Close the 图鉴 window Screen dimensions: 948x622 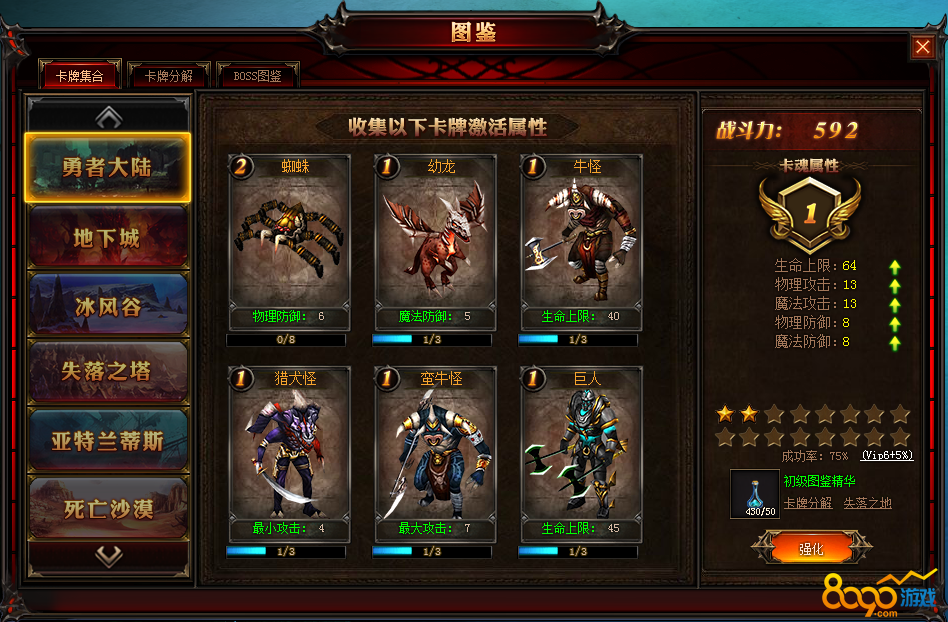(922, 46)
